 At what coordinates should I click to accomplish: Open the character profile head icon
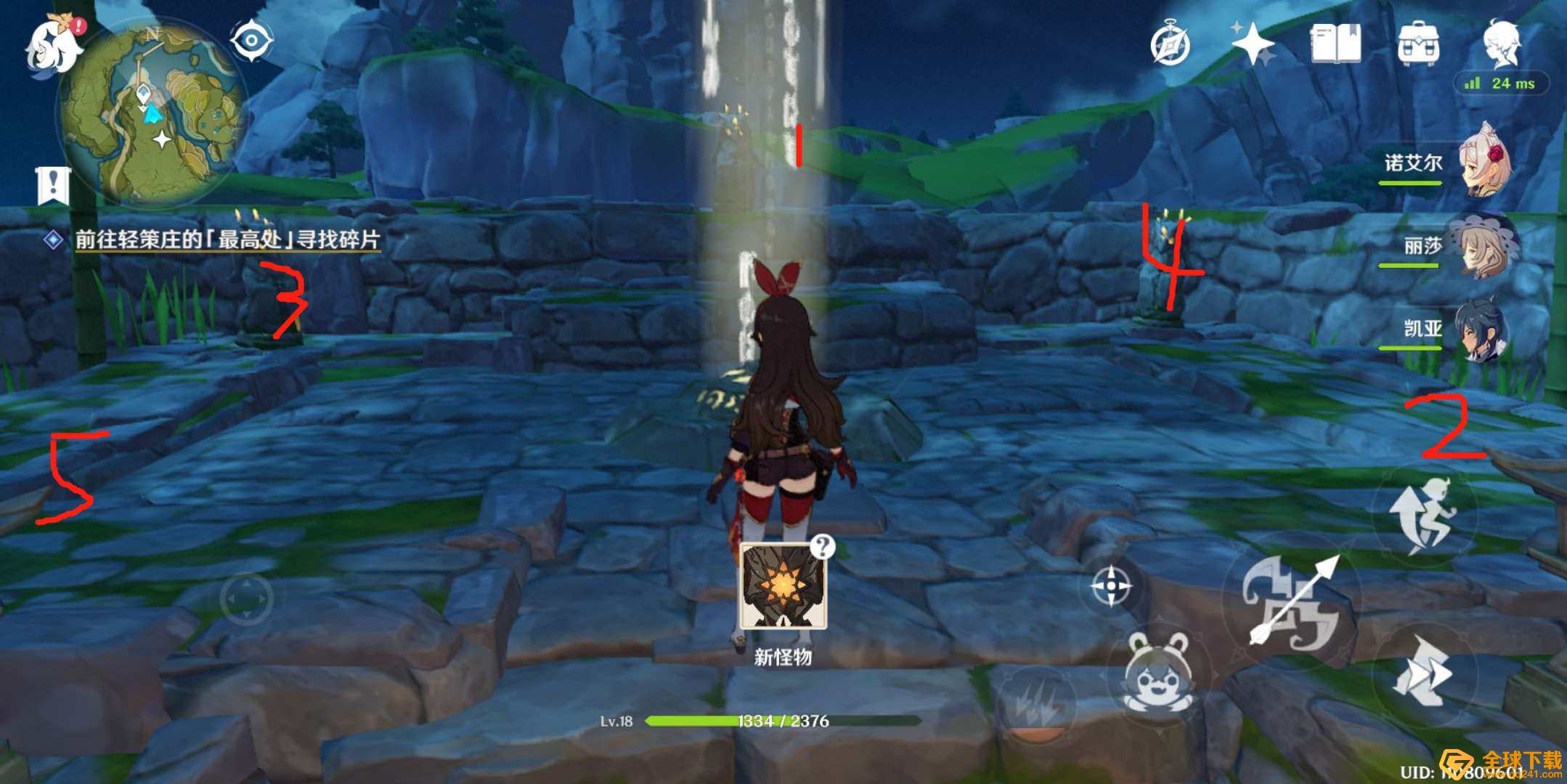[1501, 44]
